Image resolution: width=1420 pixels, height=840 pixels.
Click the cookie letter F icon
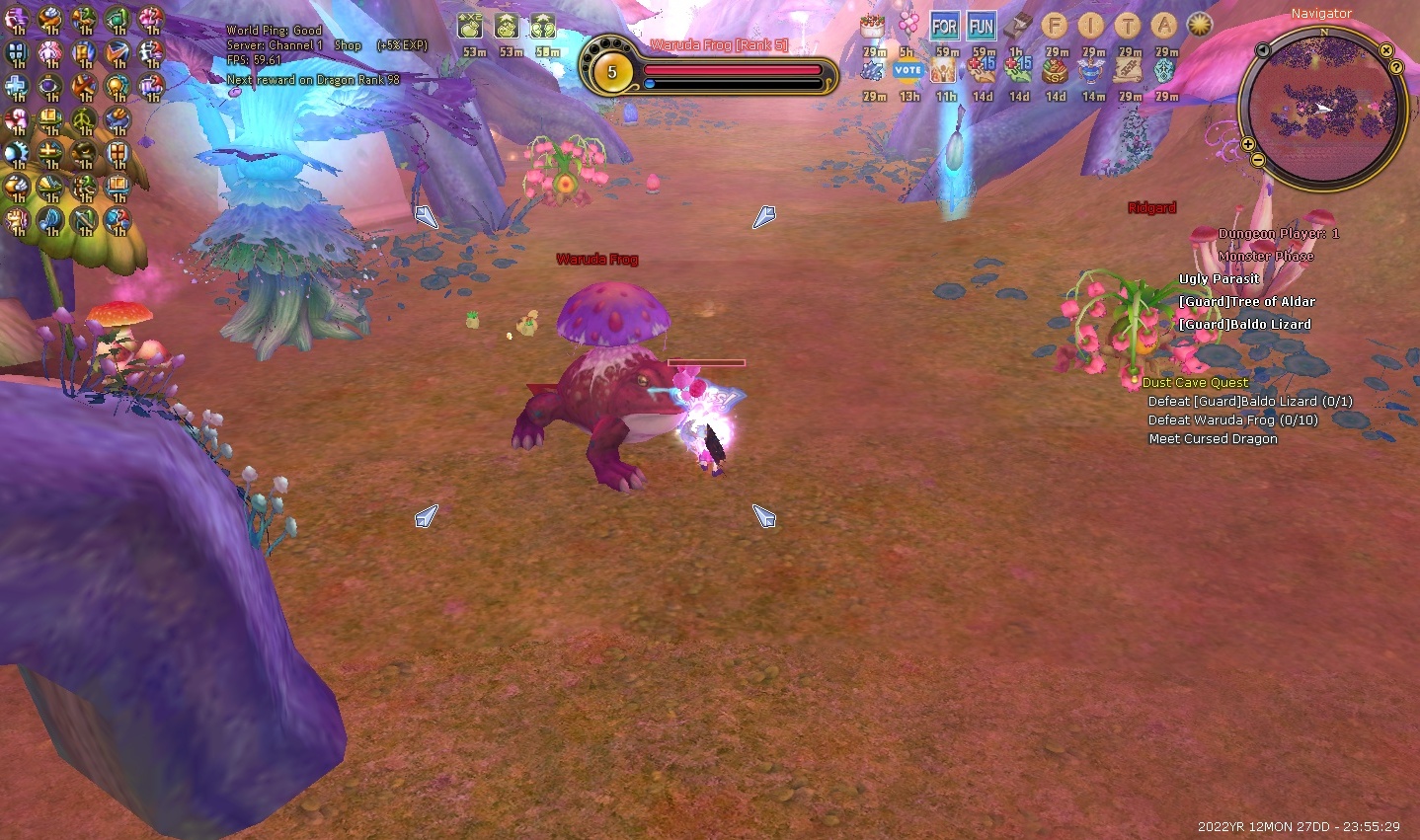click(x=1055, y=27)
